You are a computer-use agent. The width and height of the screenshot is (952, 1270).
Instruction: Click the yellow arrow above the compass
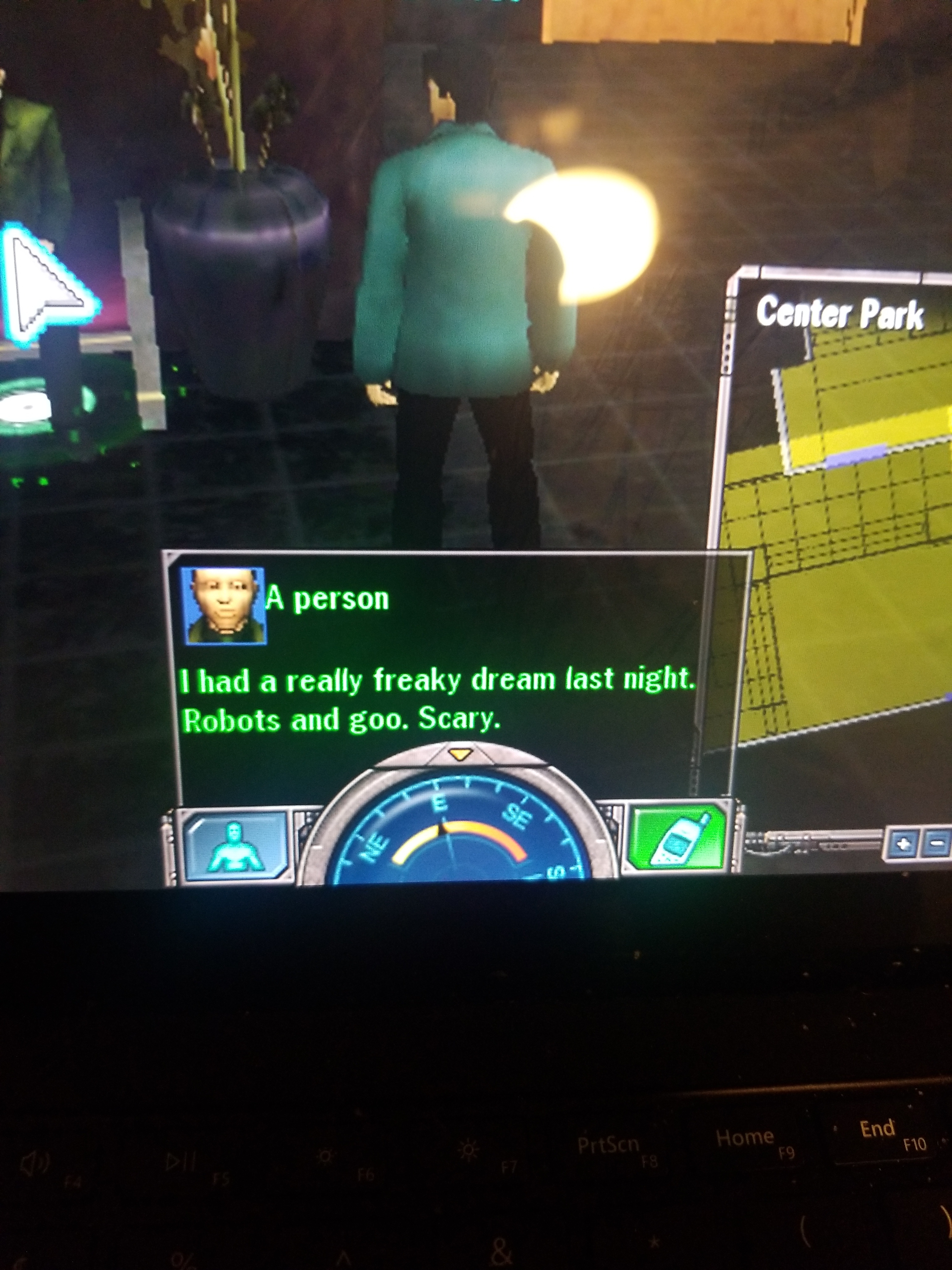click(459, 753)
